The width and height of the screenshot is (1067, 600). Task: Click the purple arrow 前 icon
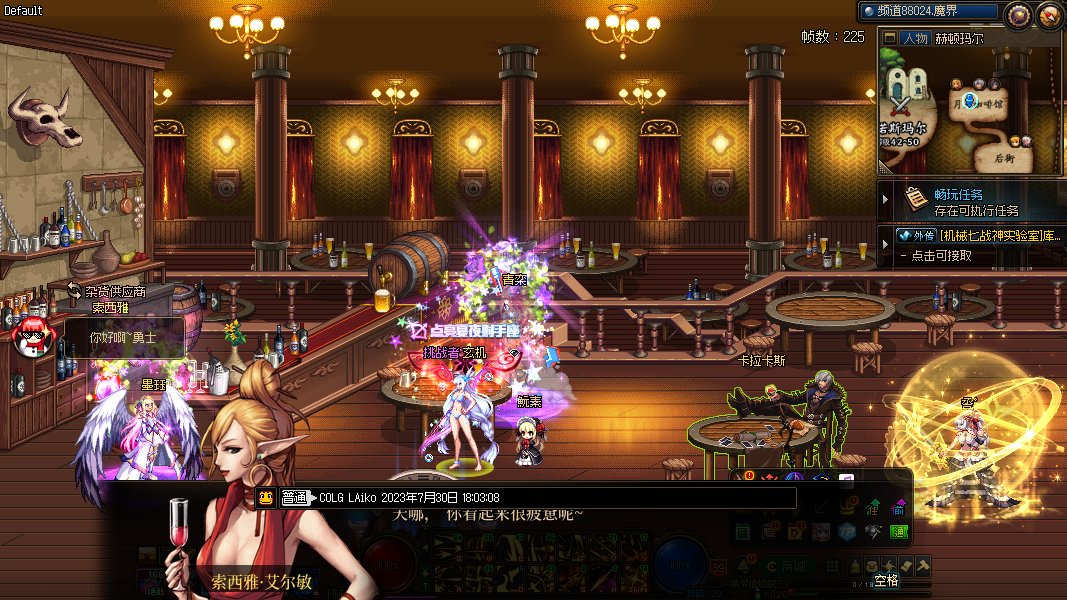coord(899,506)
